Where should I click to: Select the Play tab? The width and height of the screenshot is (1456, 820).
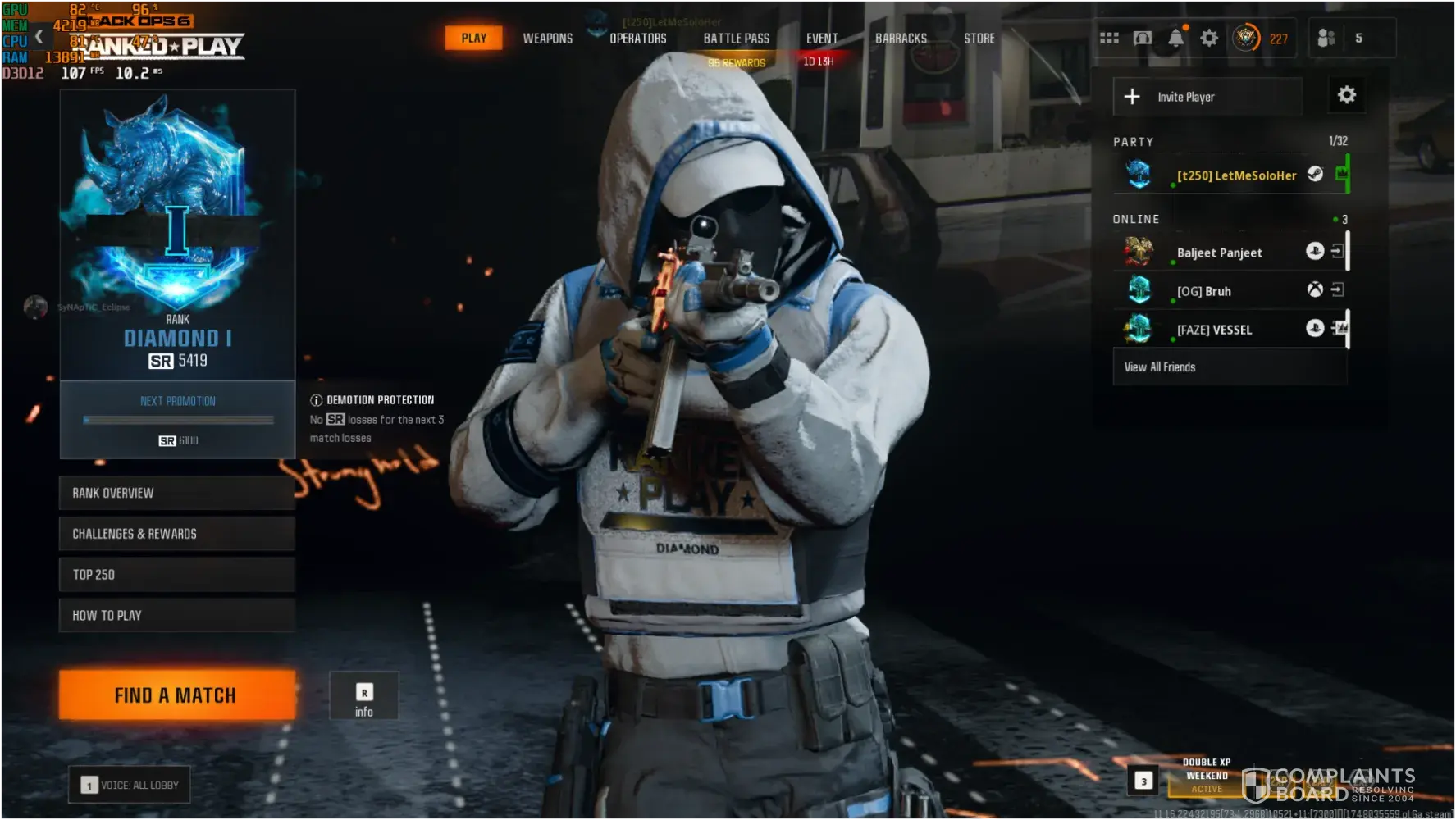coord(473,39)
